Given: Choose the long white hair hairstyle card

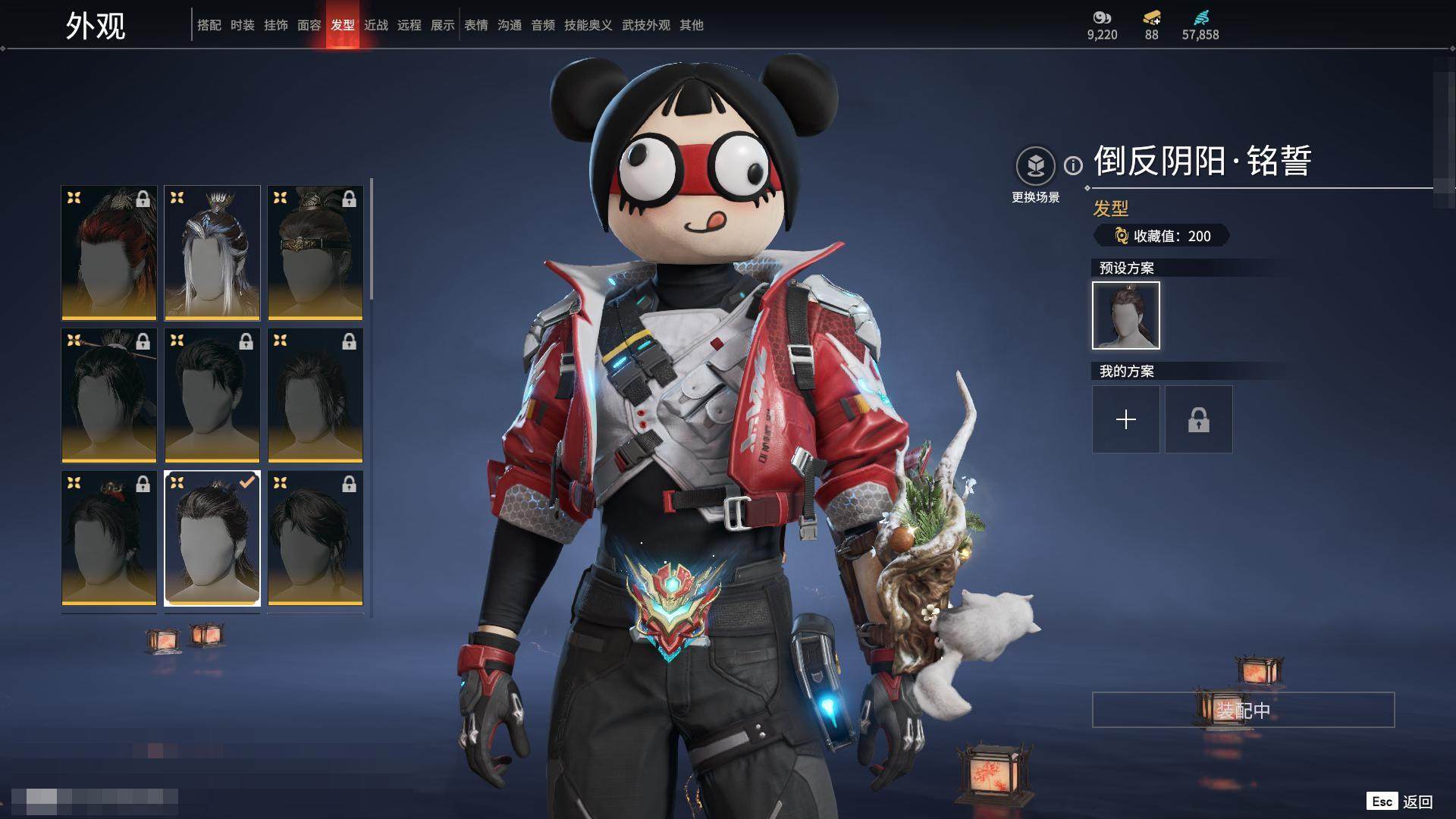Looking at the screenshot, I should click(212, 253).
